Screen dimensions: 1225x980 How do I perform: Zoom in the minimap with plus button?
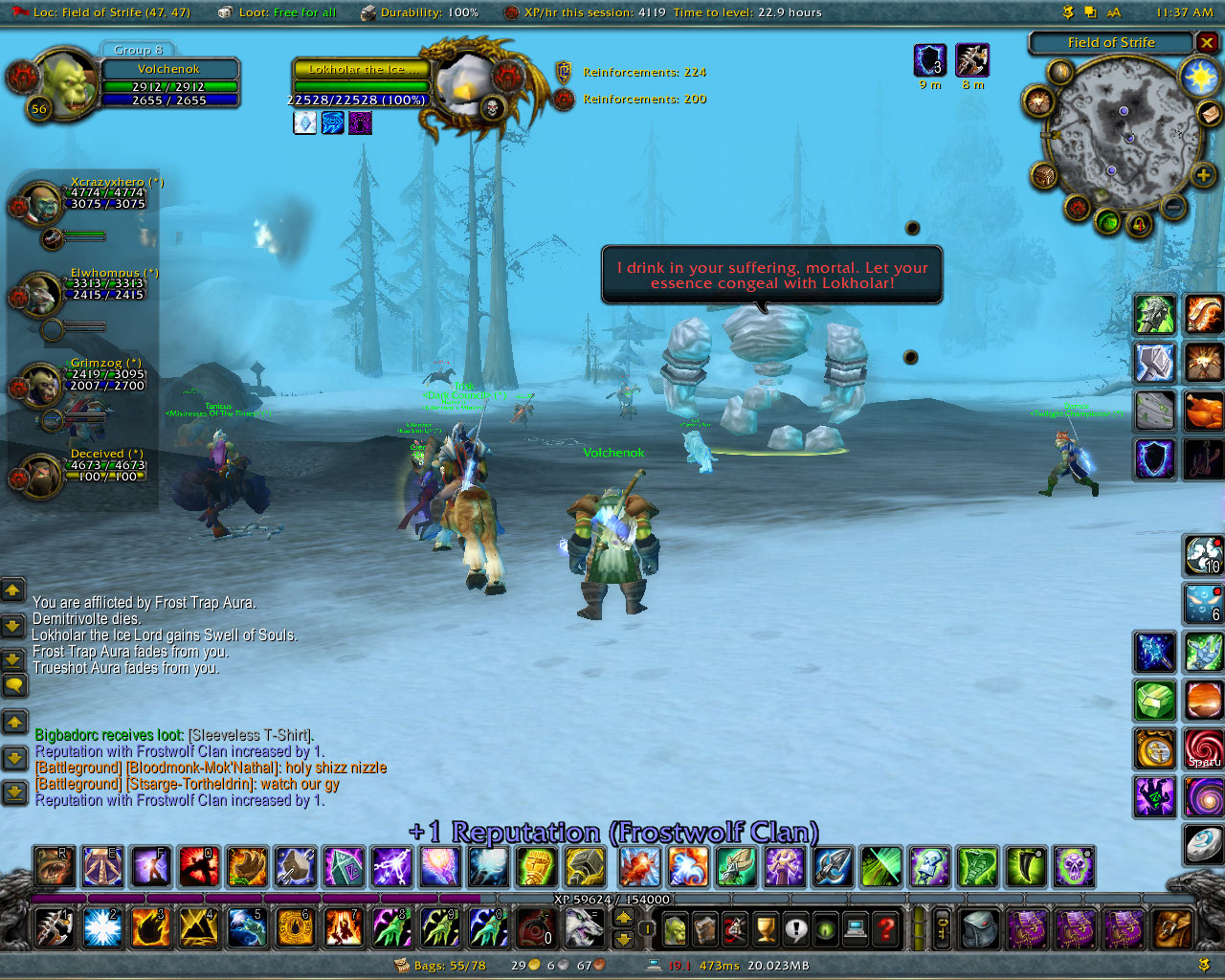[1203, 175]
